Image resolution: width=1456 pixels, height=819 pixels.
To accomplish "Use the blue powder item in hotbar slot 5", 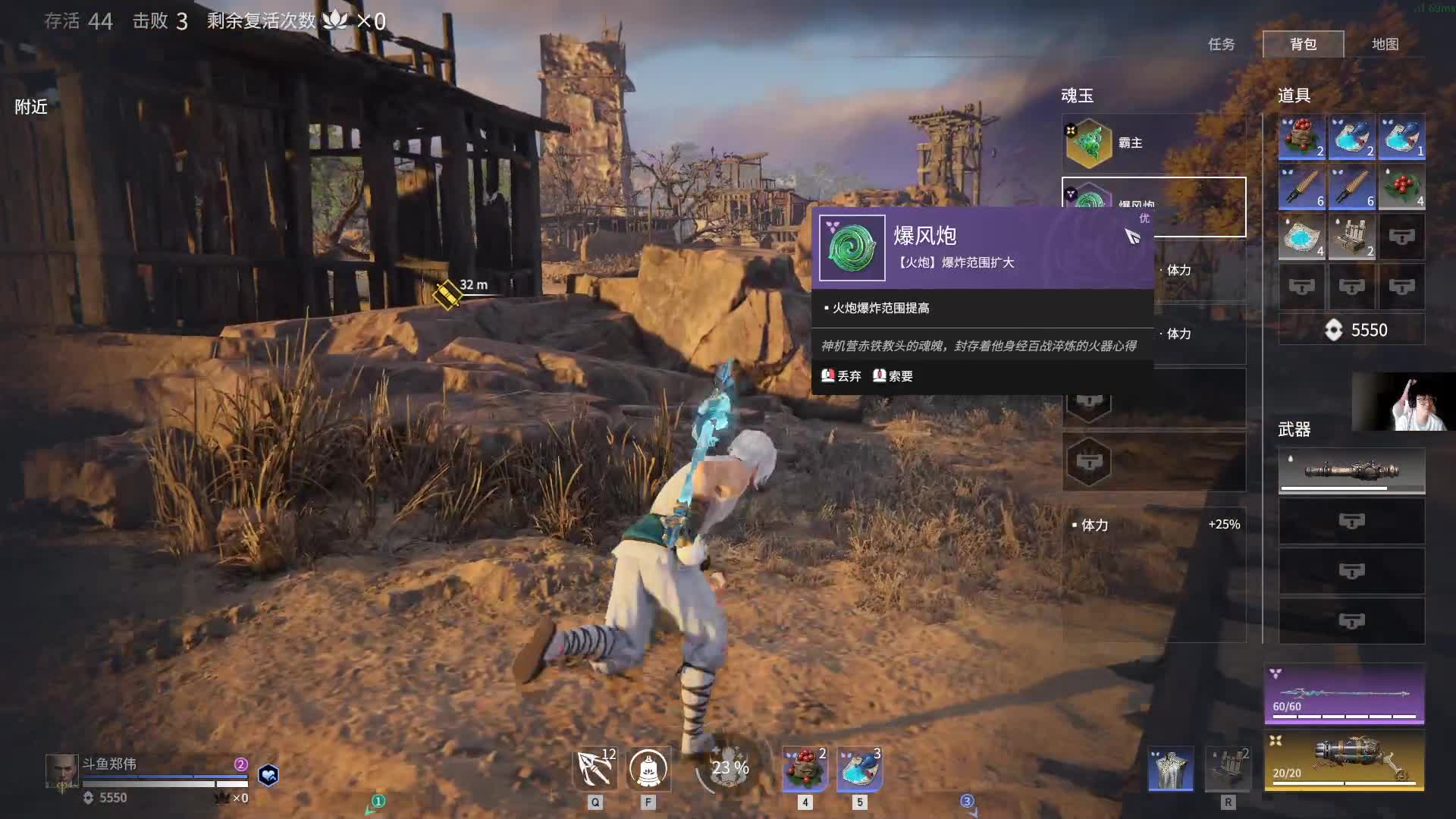I will click(859, 768).
